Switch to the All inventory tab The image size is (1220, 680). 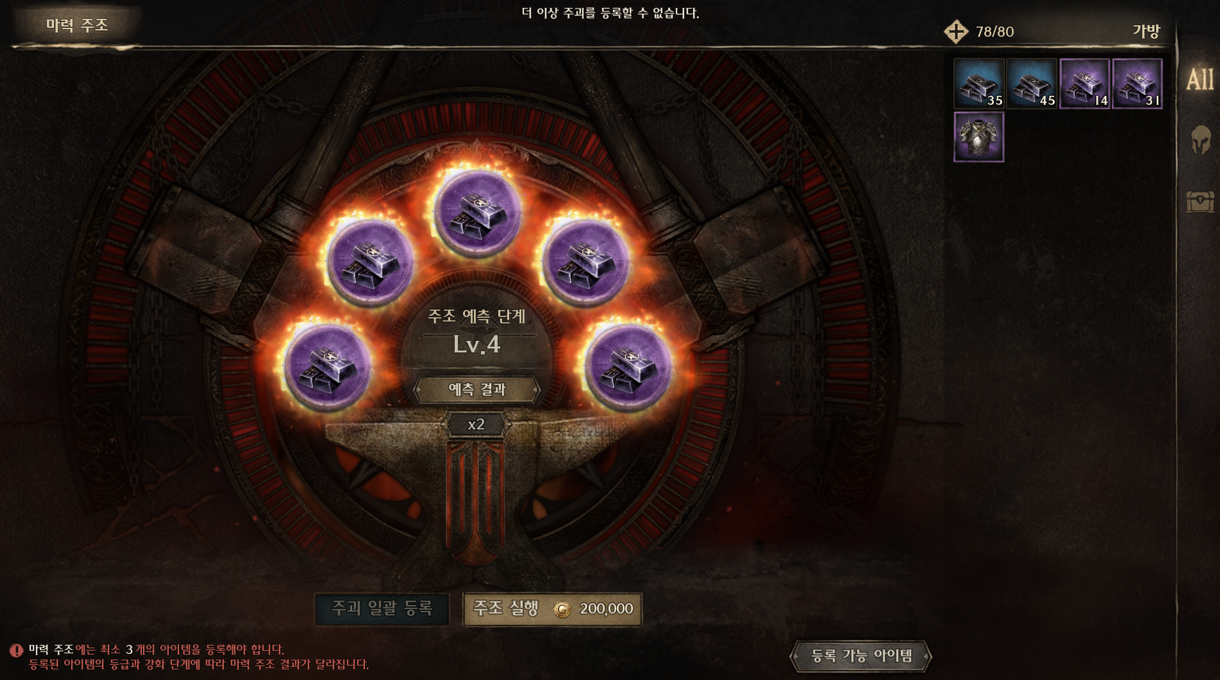[1199, 80]
